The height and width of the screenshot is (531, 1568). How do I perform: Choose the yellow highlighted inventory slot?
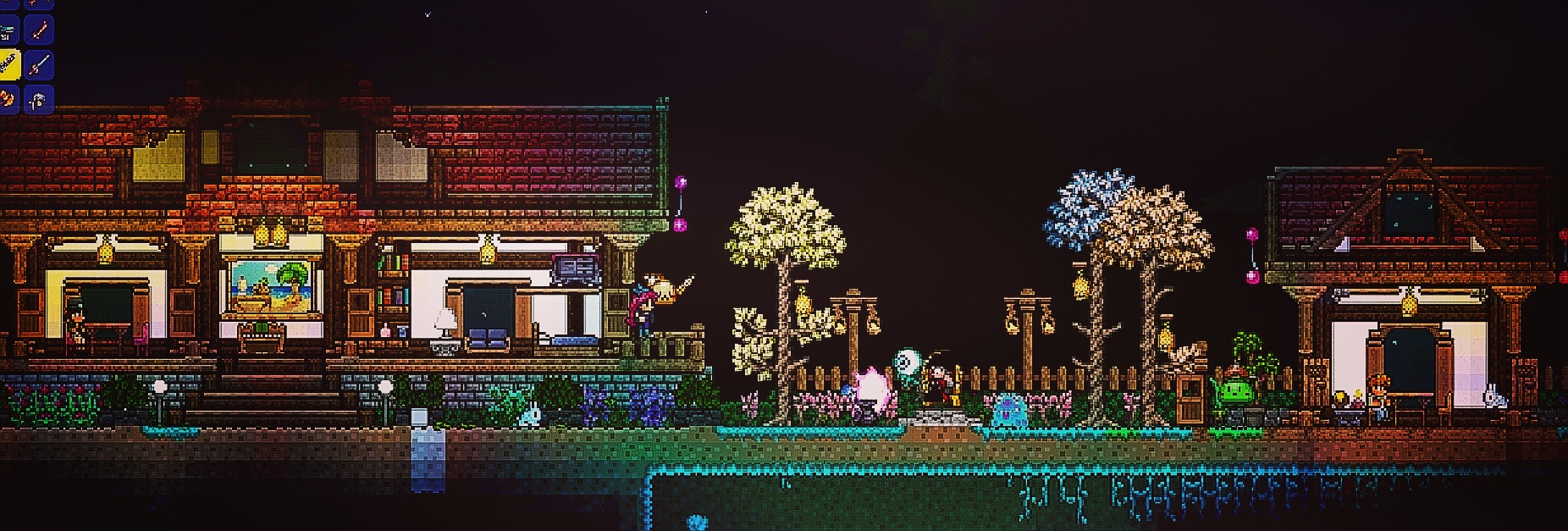tap(8, 64)
